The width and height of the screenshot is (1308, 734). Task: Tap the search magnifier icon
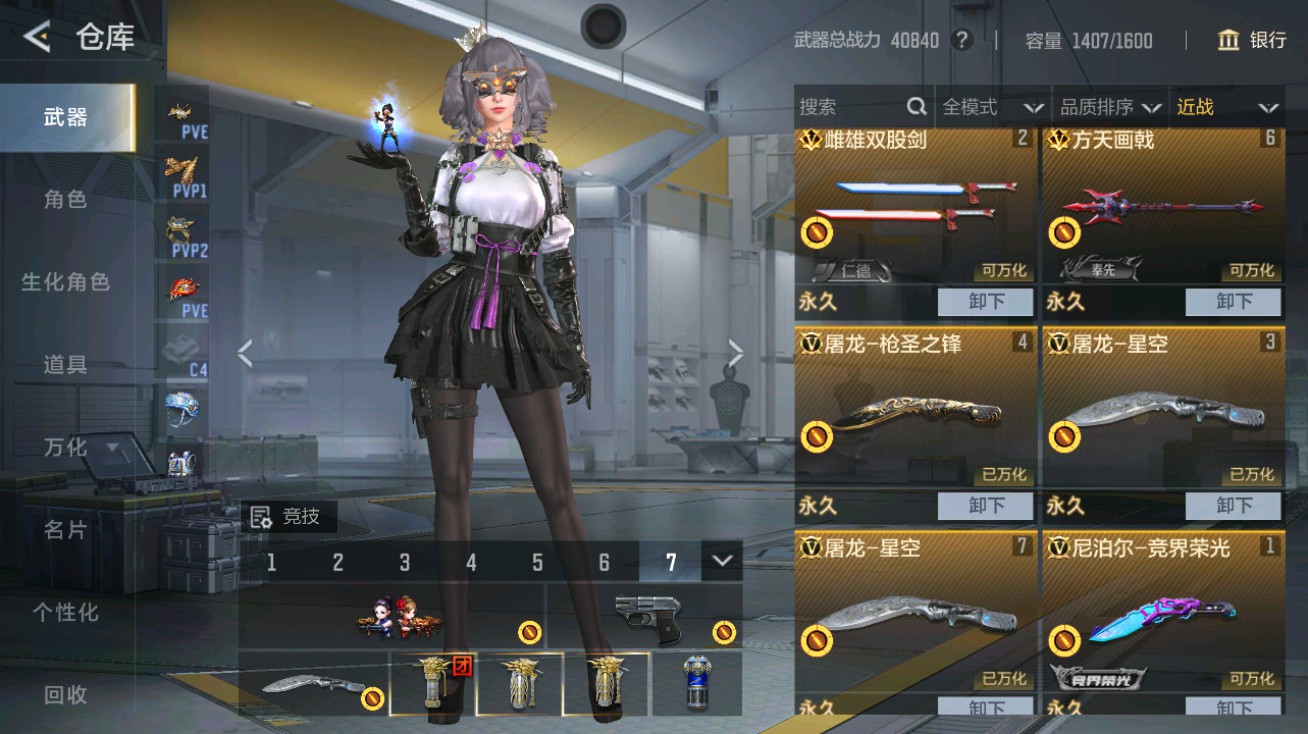(915, 106)
